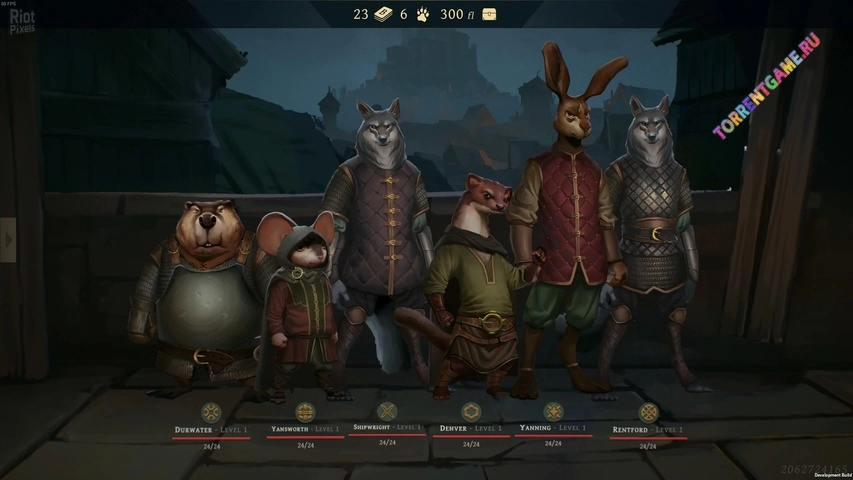Choose the Denver Level 1 name label
Viewport: 853px width, 480px height.
[x=471, y=428]
